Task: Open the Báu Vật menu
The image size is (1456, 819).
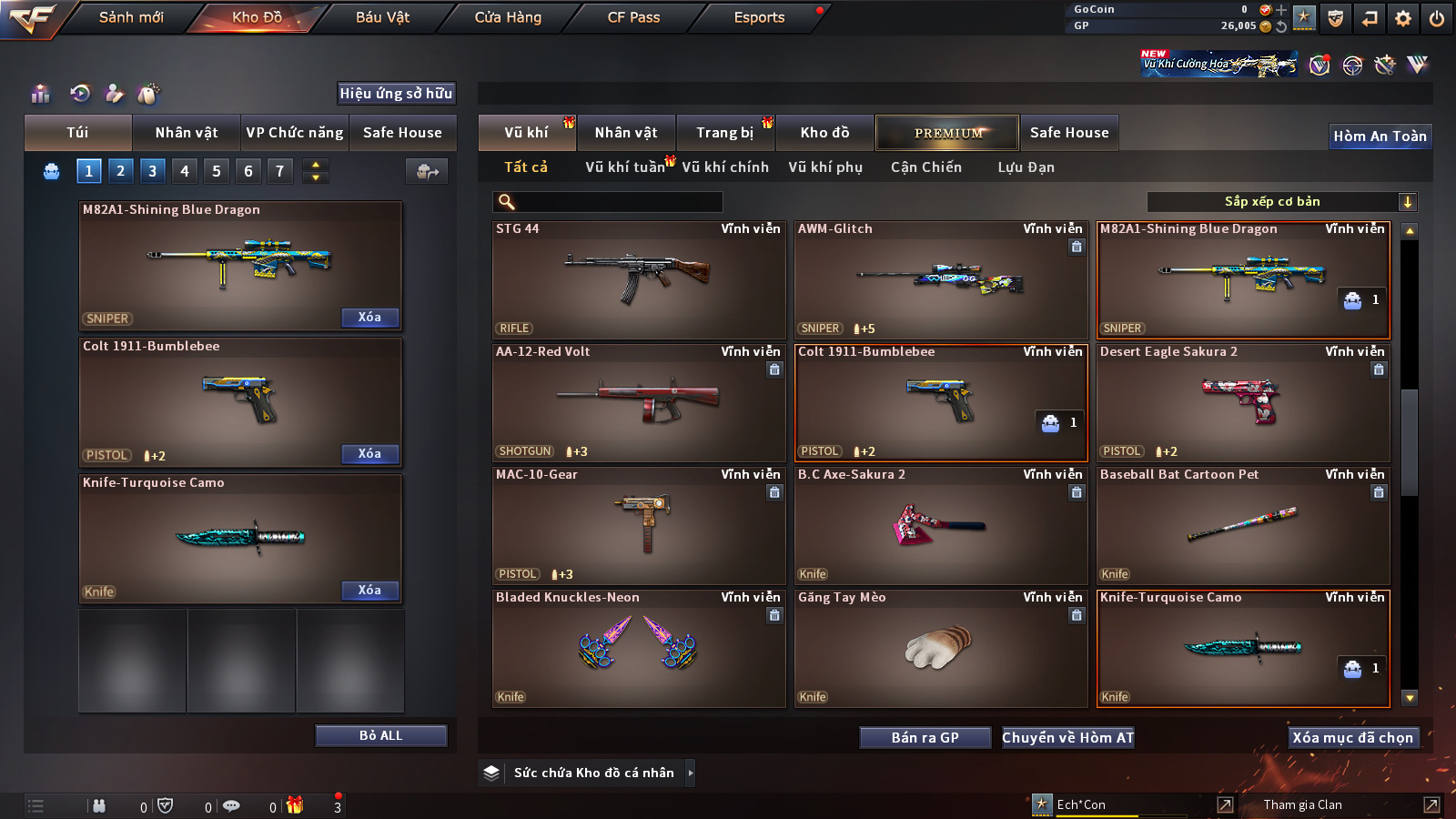Action: click(x=382, y=17)
